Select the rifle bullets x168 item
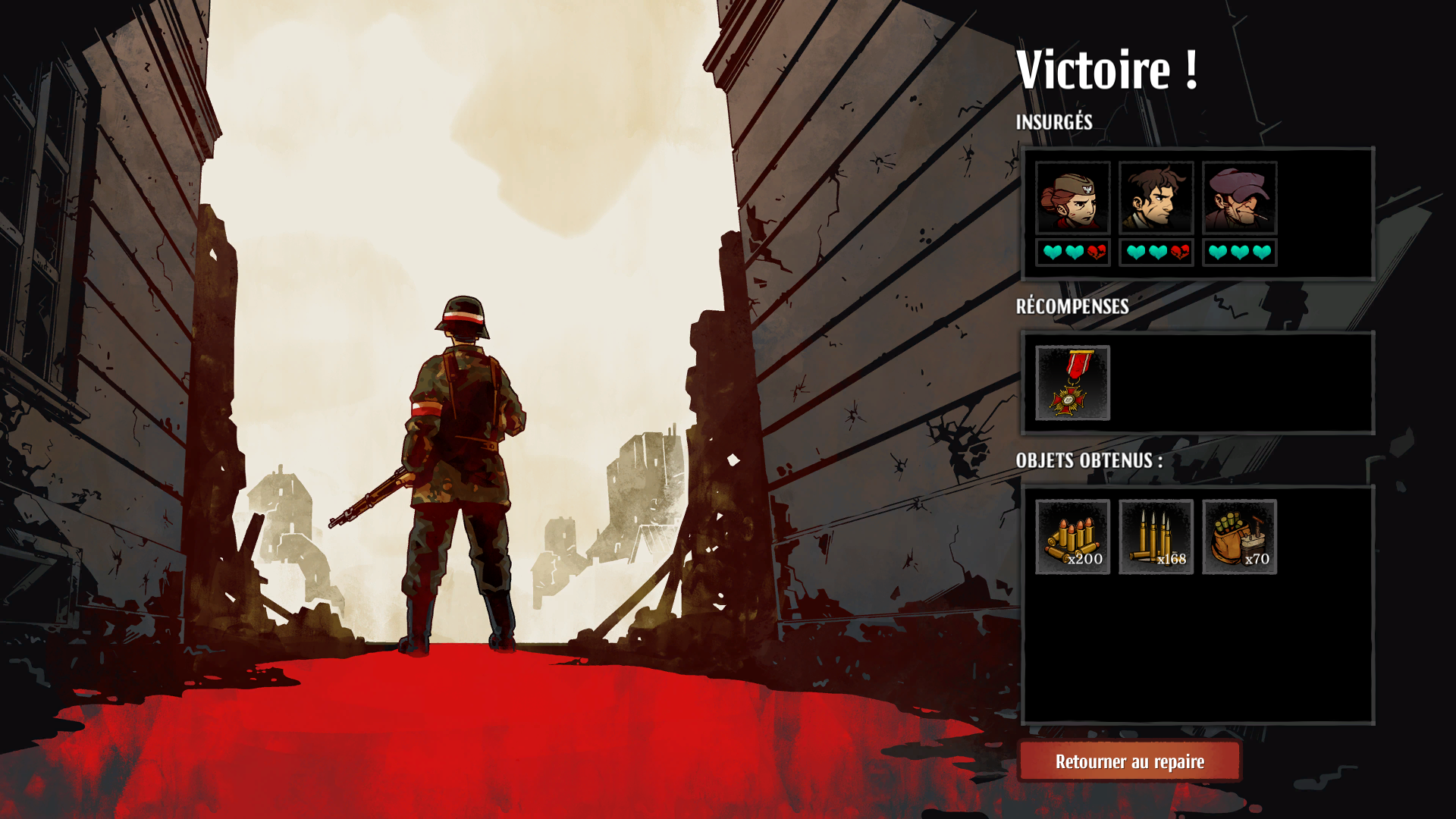The height and width of the screenshot is (819, 1456). (x=1156, y=537)
